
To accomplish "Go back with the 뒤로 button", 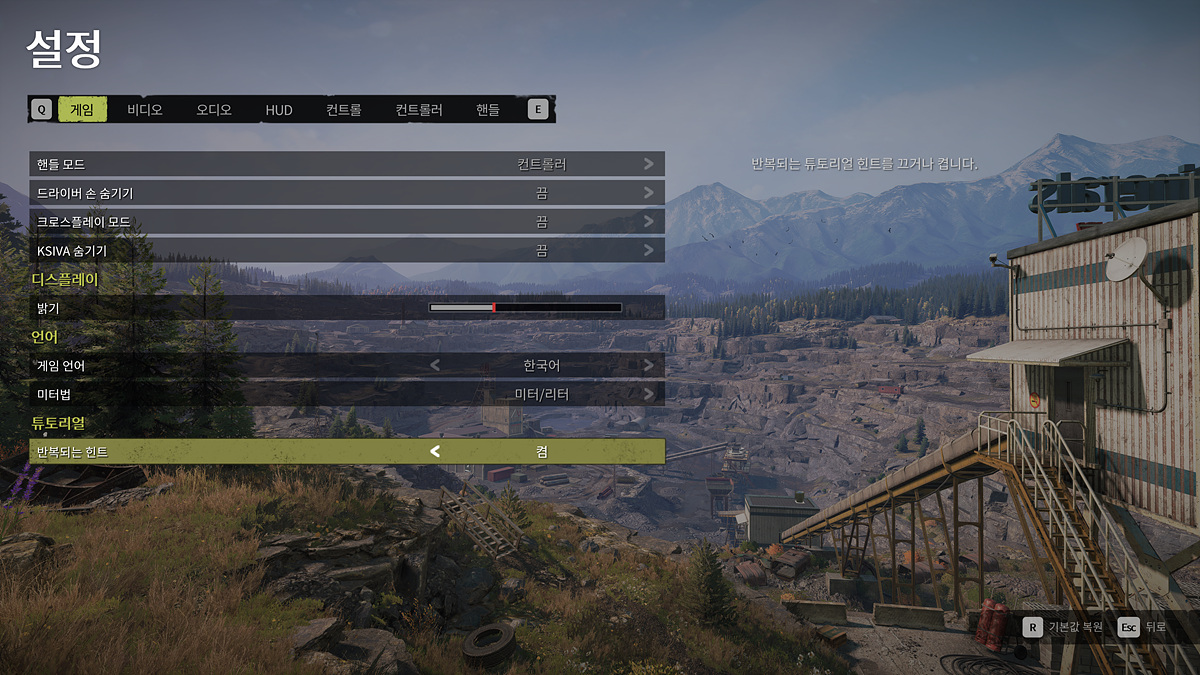I will point(1143,627).
